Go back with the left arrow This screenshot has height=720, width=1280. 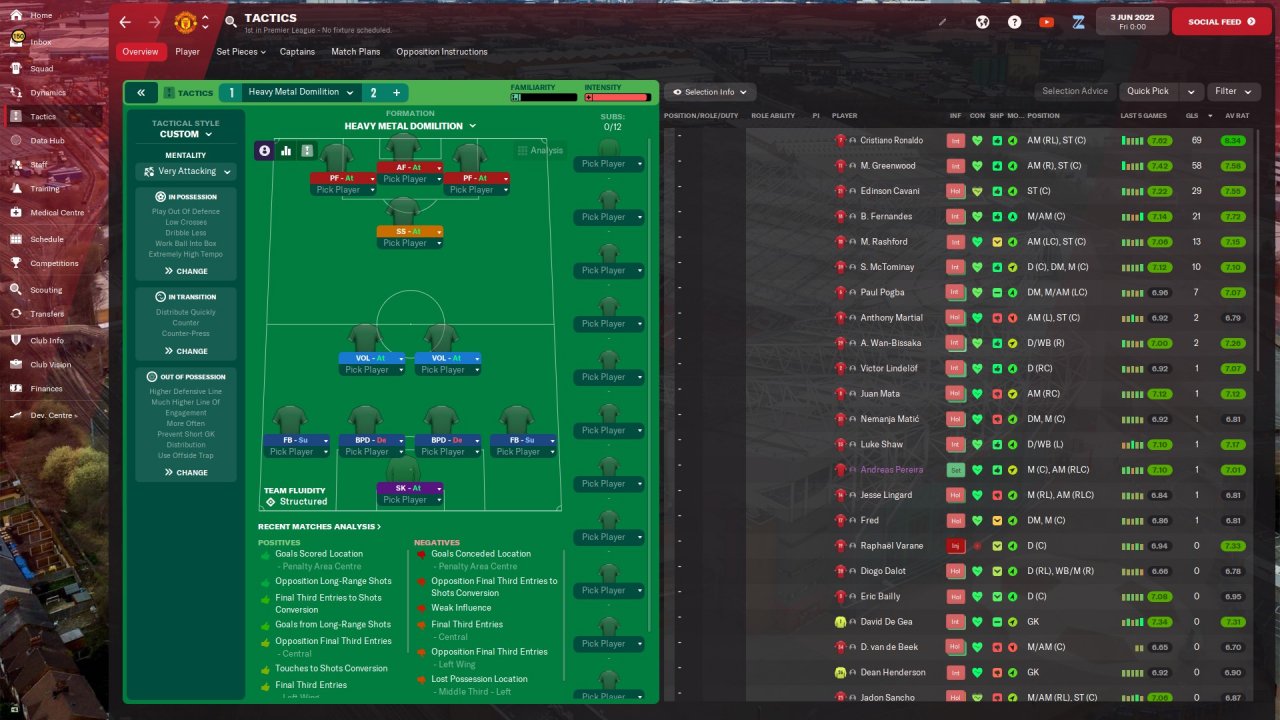tap(125, 22)
